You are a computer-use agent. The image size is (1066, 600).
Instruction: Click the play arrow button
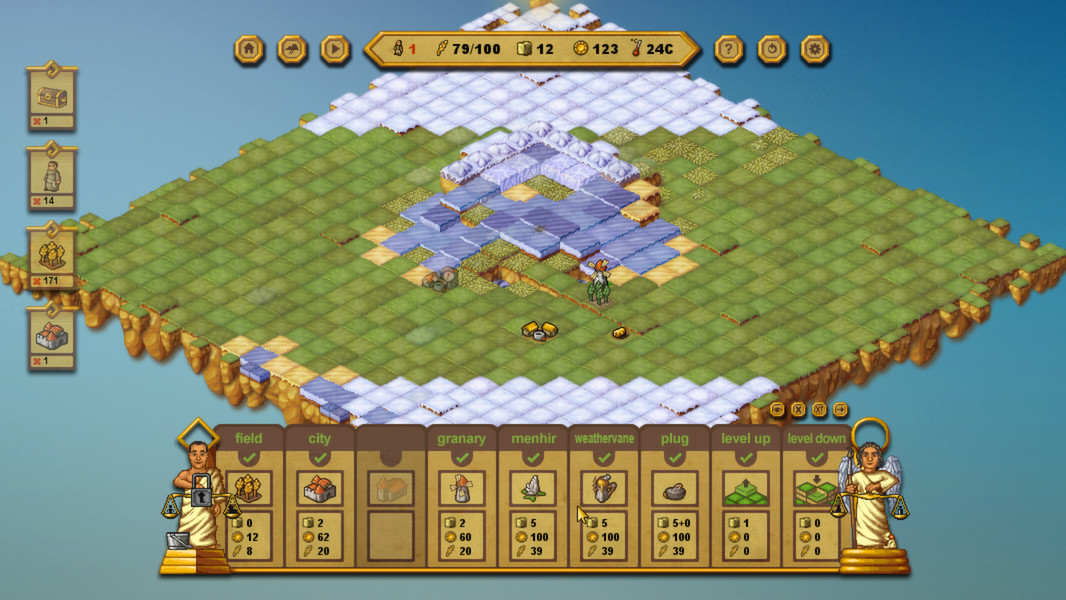click(335, 49)
